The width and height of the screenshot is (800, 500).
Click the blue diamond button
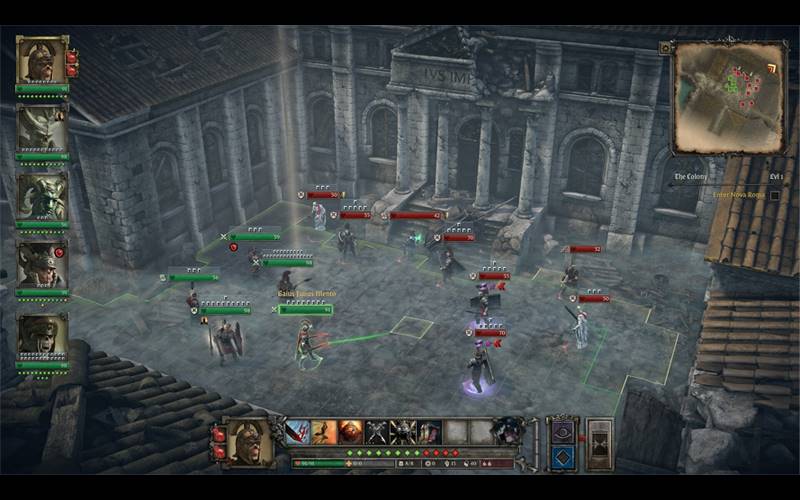pyautogui.click(x=562, y=456)
